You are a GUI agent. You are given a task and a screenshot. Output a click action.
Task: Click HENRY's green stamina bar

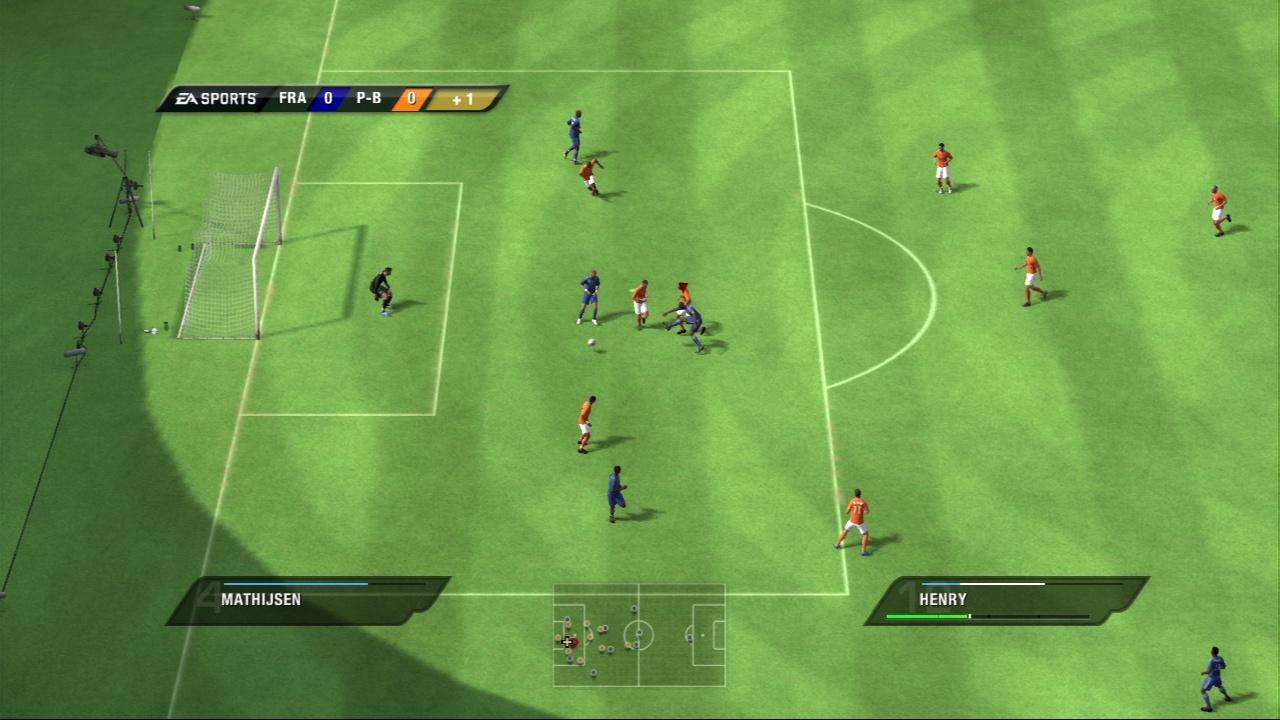(927, 616)
